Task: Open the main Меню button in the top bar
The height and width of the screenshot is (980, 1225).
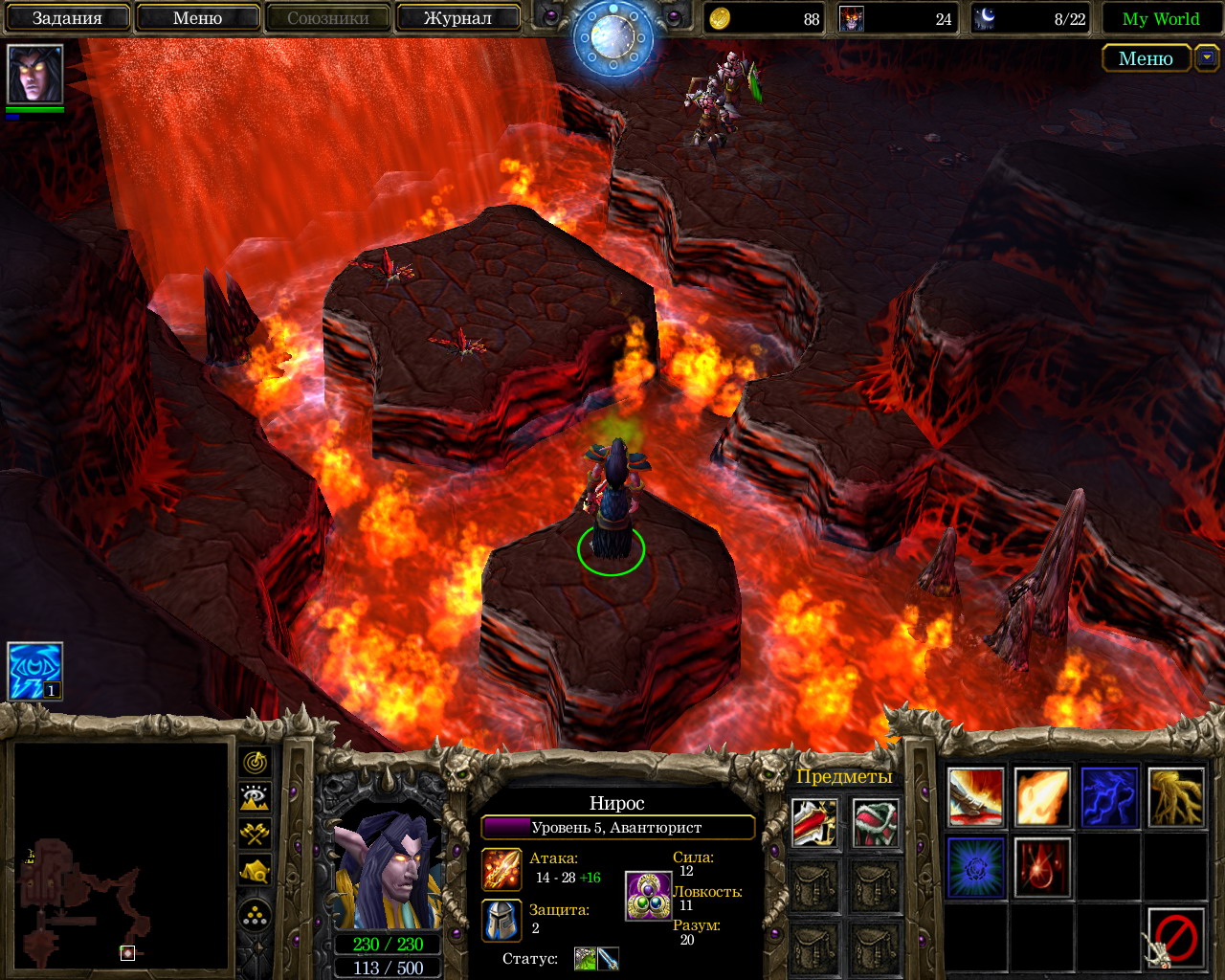Action: pos(197,18)
